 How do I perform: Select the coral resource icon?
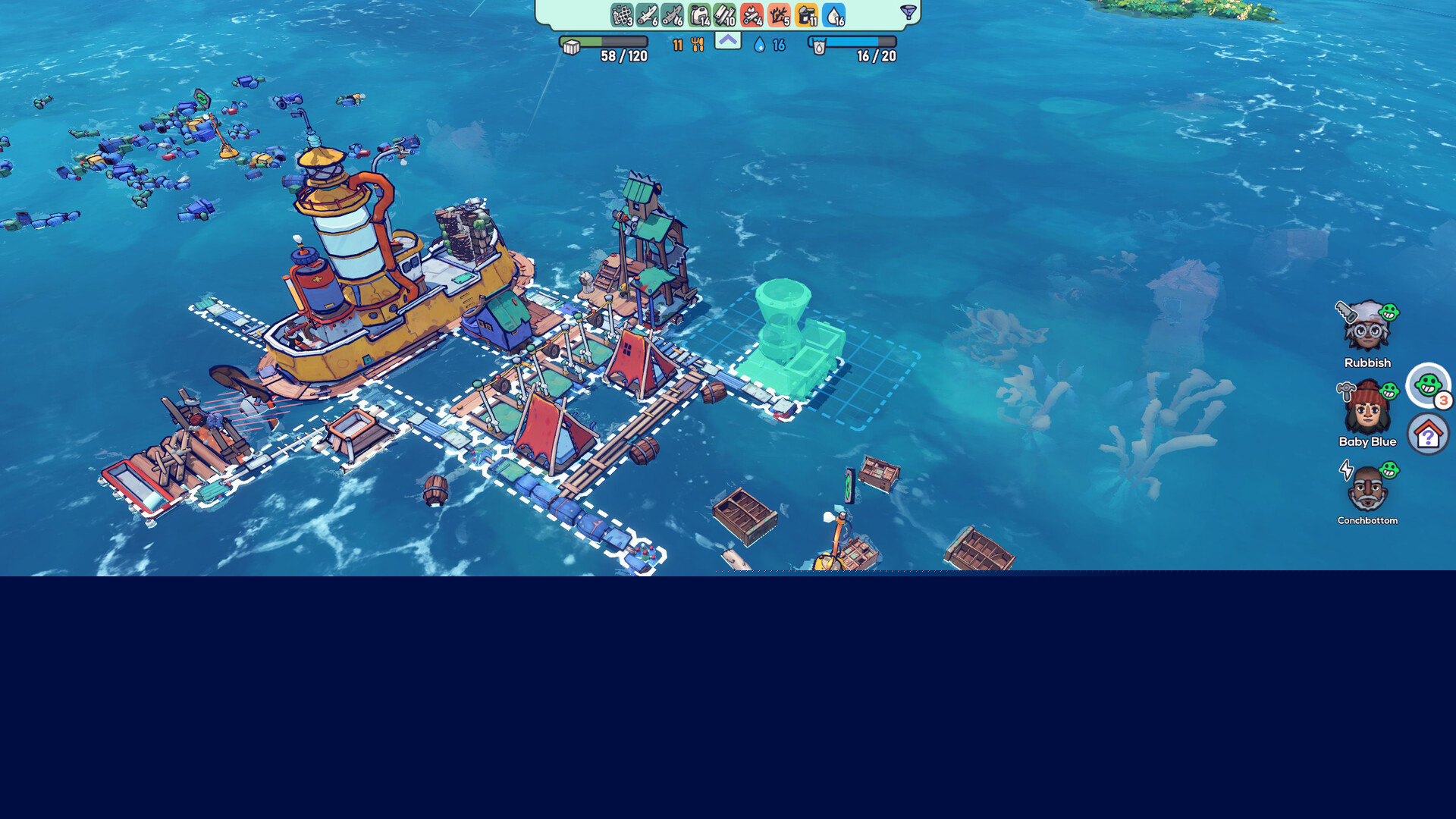(x=779, y=15)
